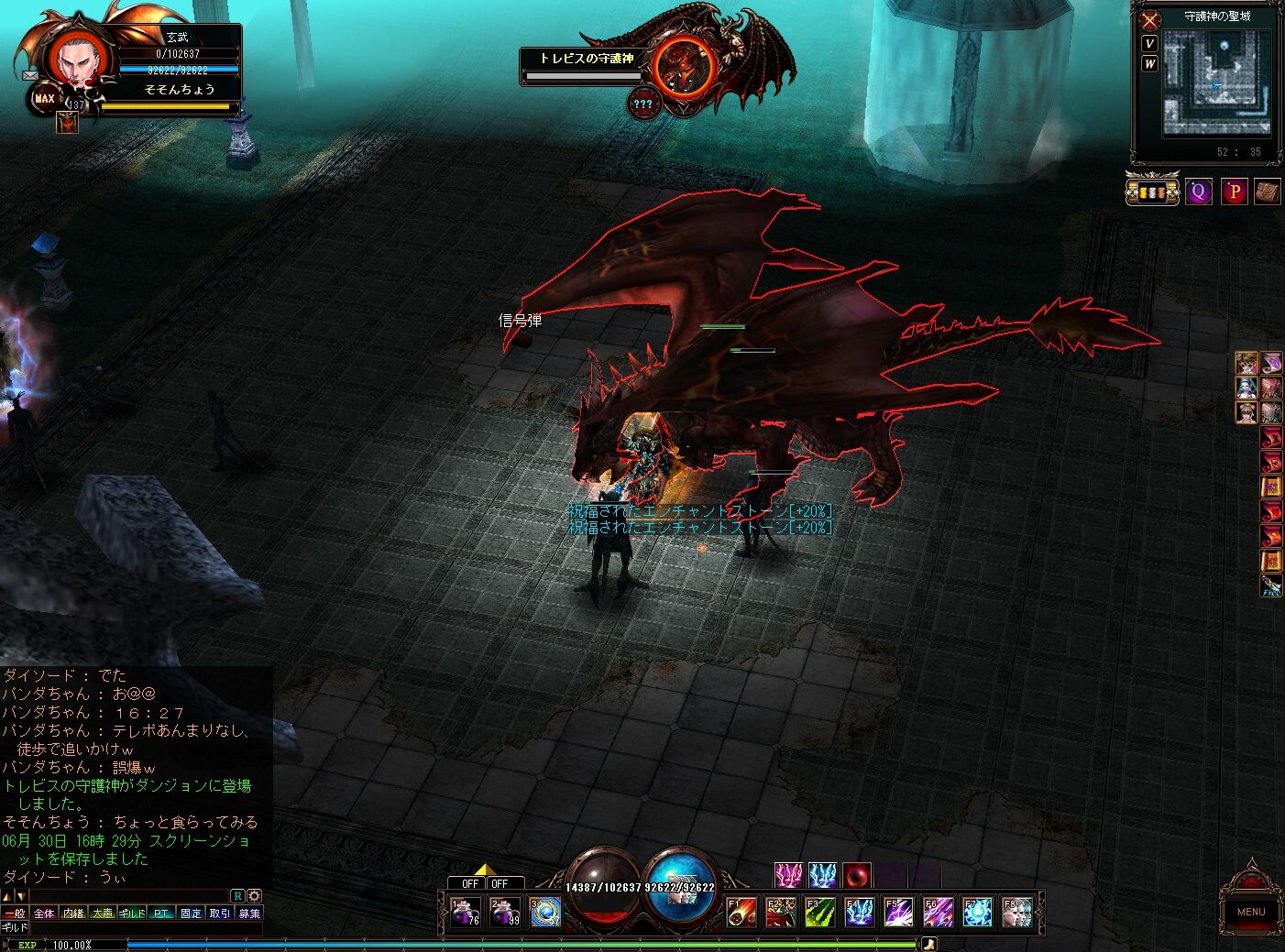Use the purple potion in slot 1
Image resolution: width=1285 pixels, height=952 pixels.
coord(466,913)
